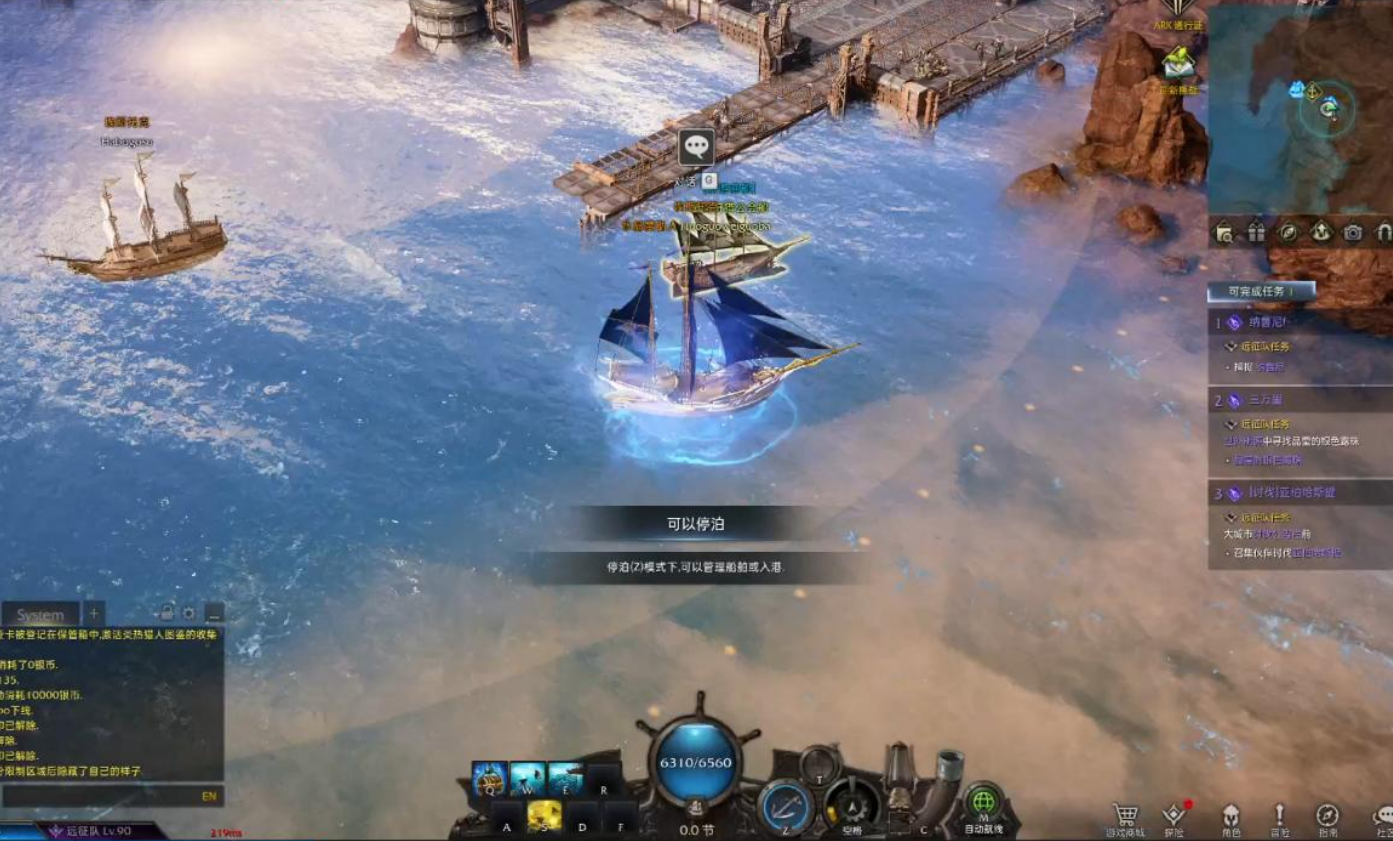
Task: Switch to the System chat tab
Action: click(40, 615)
